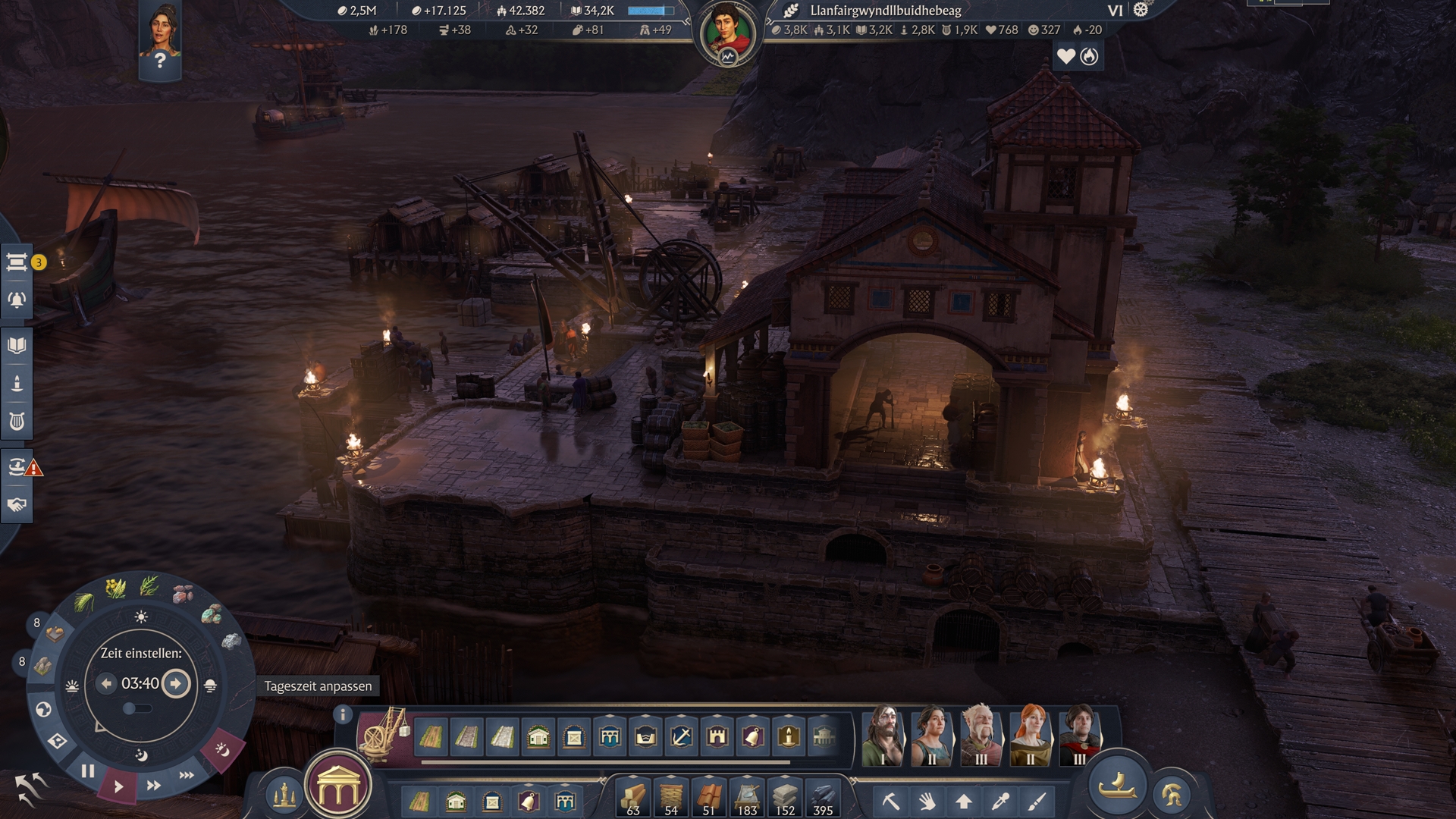Select the pipette copy tool
1456x819 pixels.
[x=1000, y=801]
